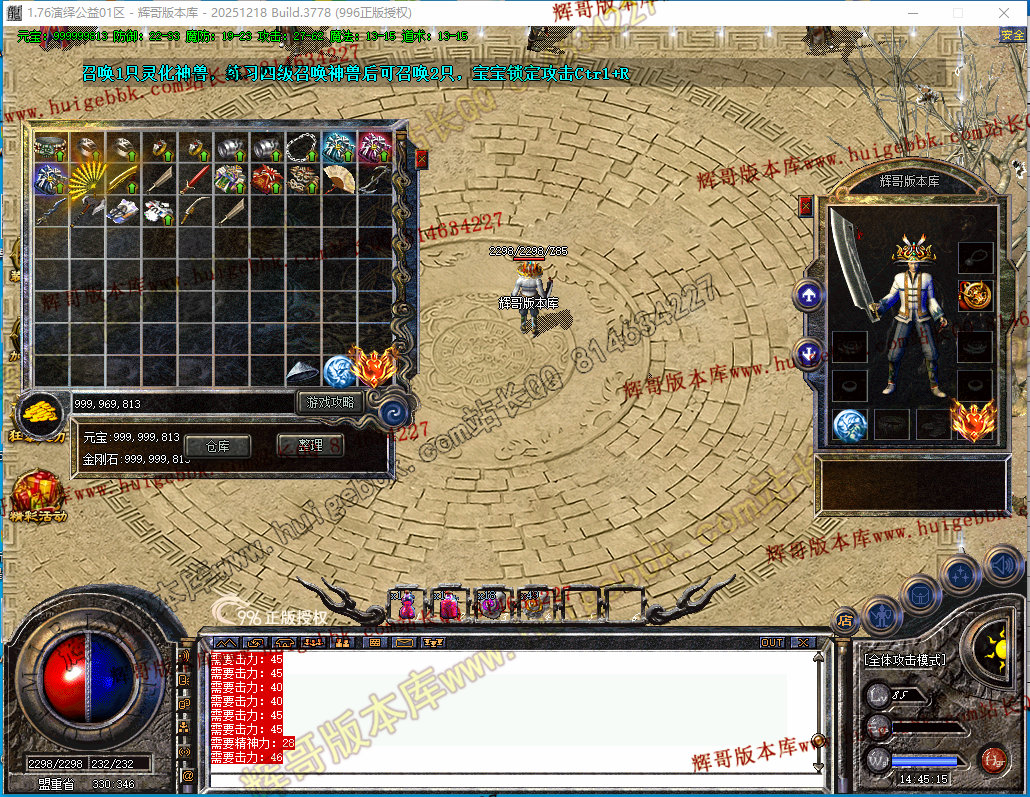Open the 游戏攻略 game guide
Viewport: 1030px width, 797px height.
(x=329, y=402)
